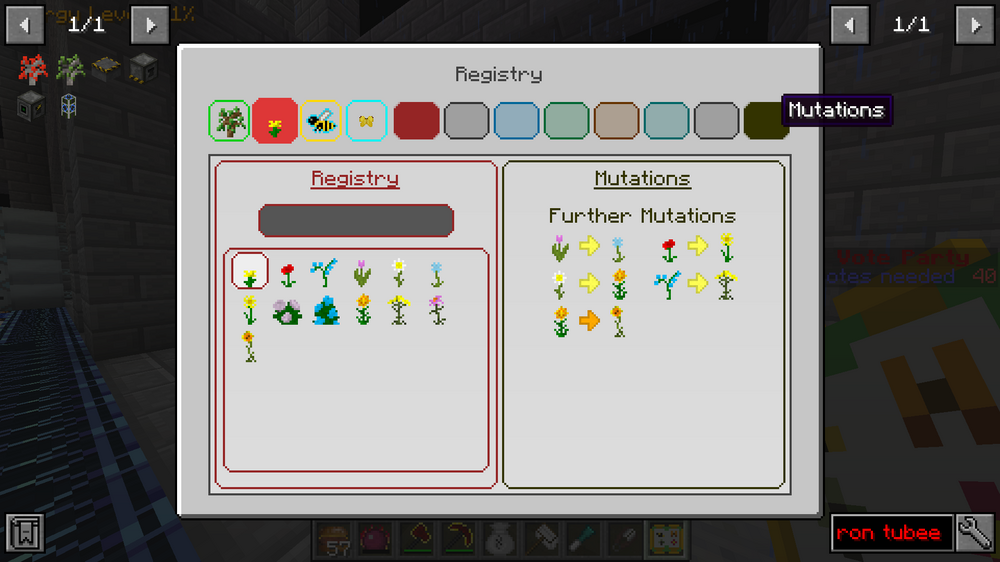Select the butterfly registry tab
The image size is (1000, 562).
point(366,121)
